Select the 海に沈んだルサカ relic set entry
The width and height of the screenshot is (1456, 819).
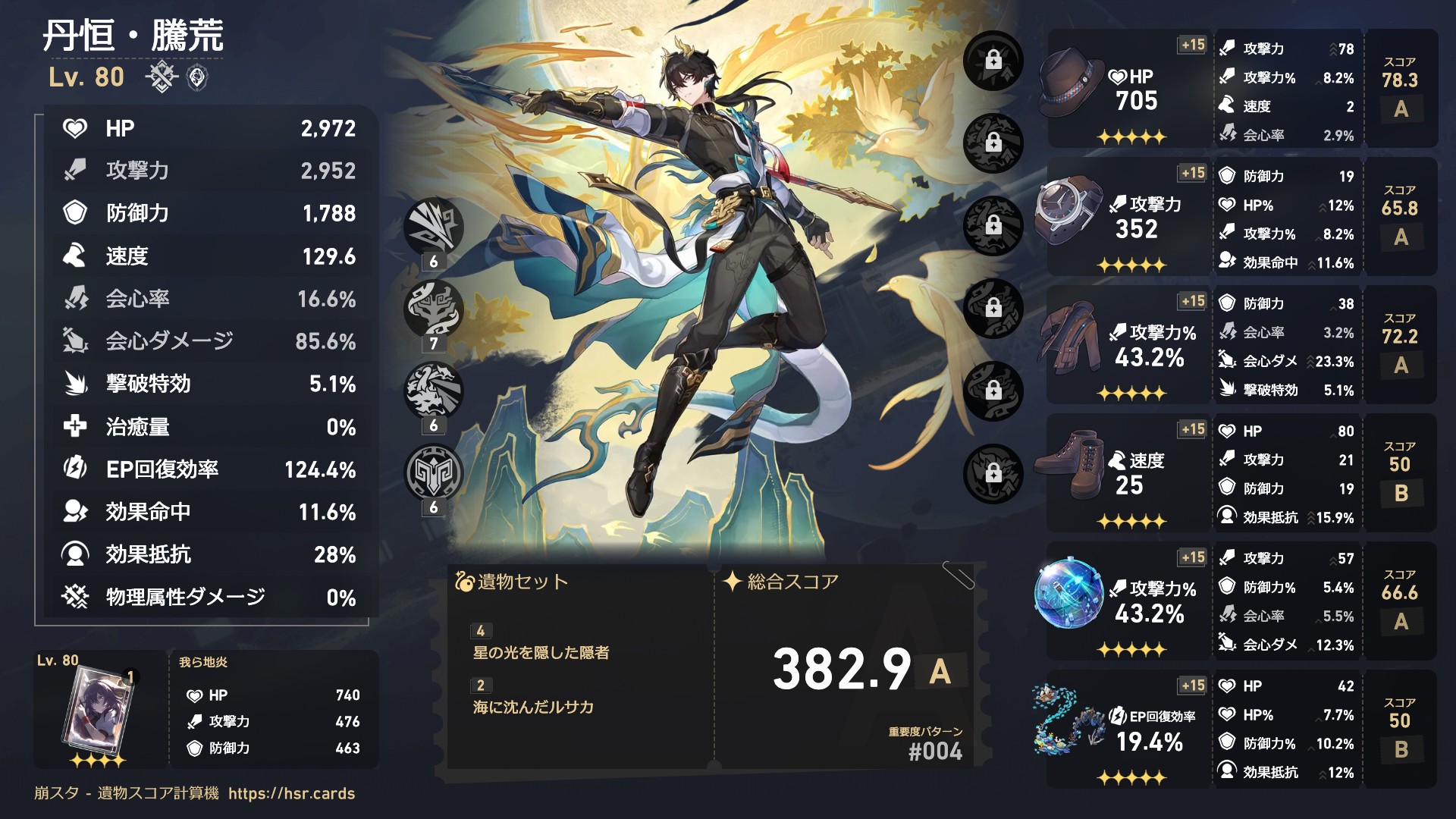point(533,707)
